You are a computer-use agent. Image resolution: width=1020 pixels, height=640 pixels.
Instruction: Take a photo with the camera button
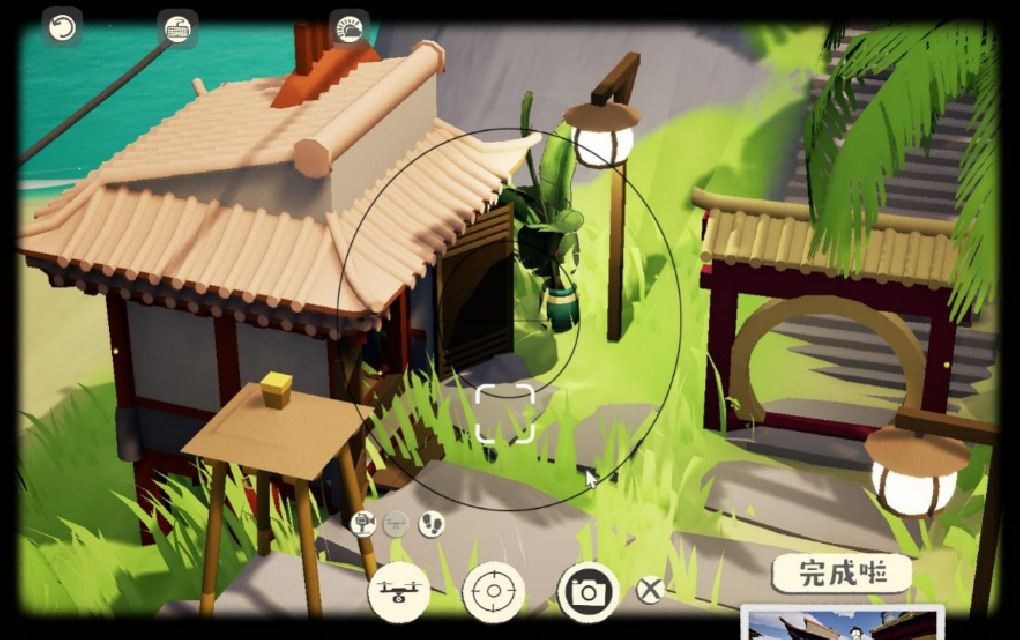tap(588, 591)
